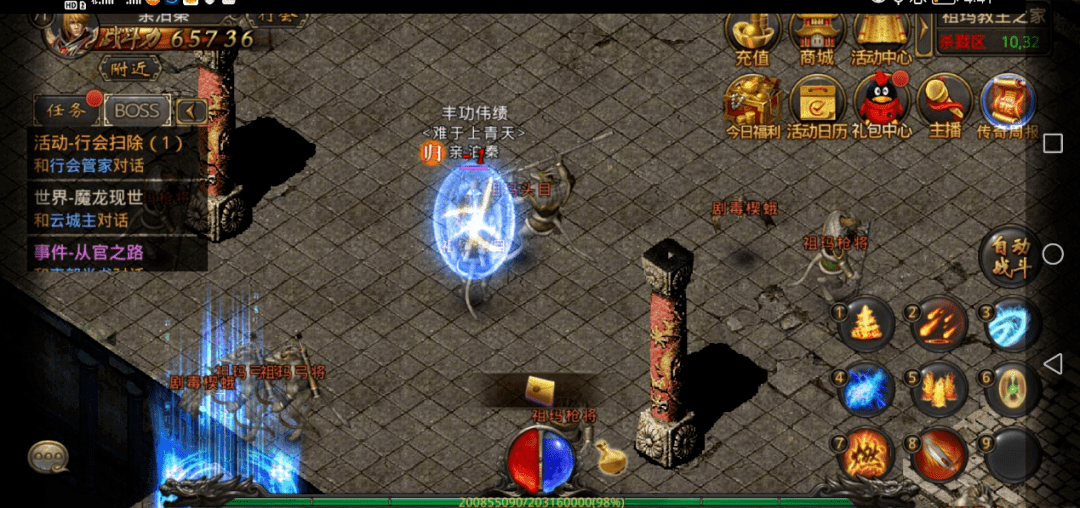Open the chat bubble button
Image resolution: width=1080 pixels, height=508 pixels.
(x=48, y=457)
